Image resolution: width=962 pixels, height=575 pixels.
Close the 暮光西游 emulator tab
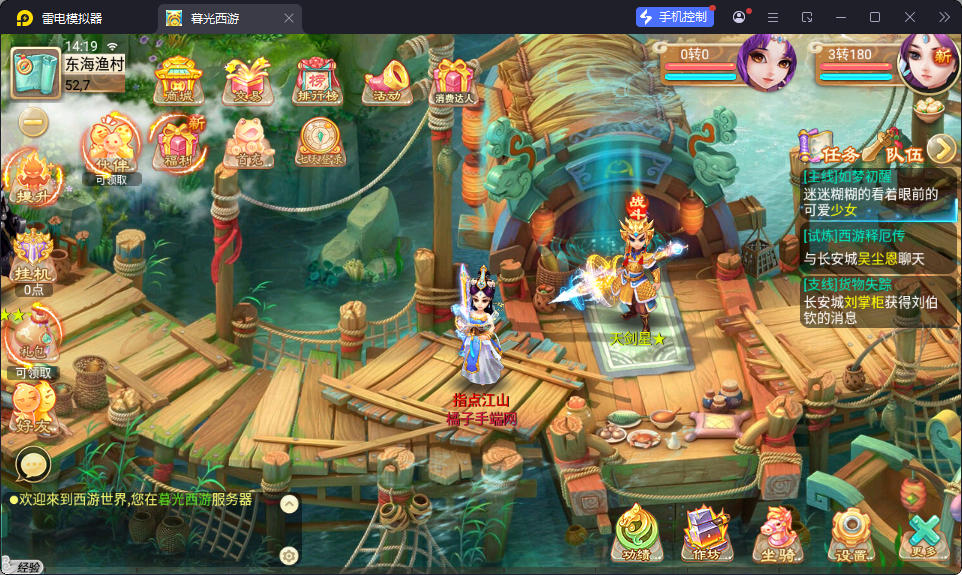coord(289,18)
